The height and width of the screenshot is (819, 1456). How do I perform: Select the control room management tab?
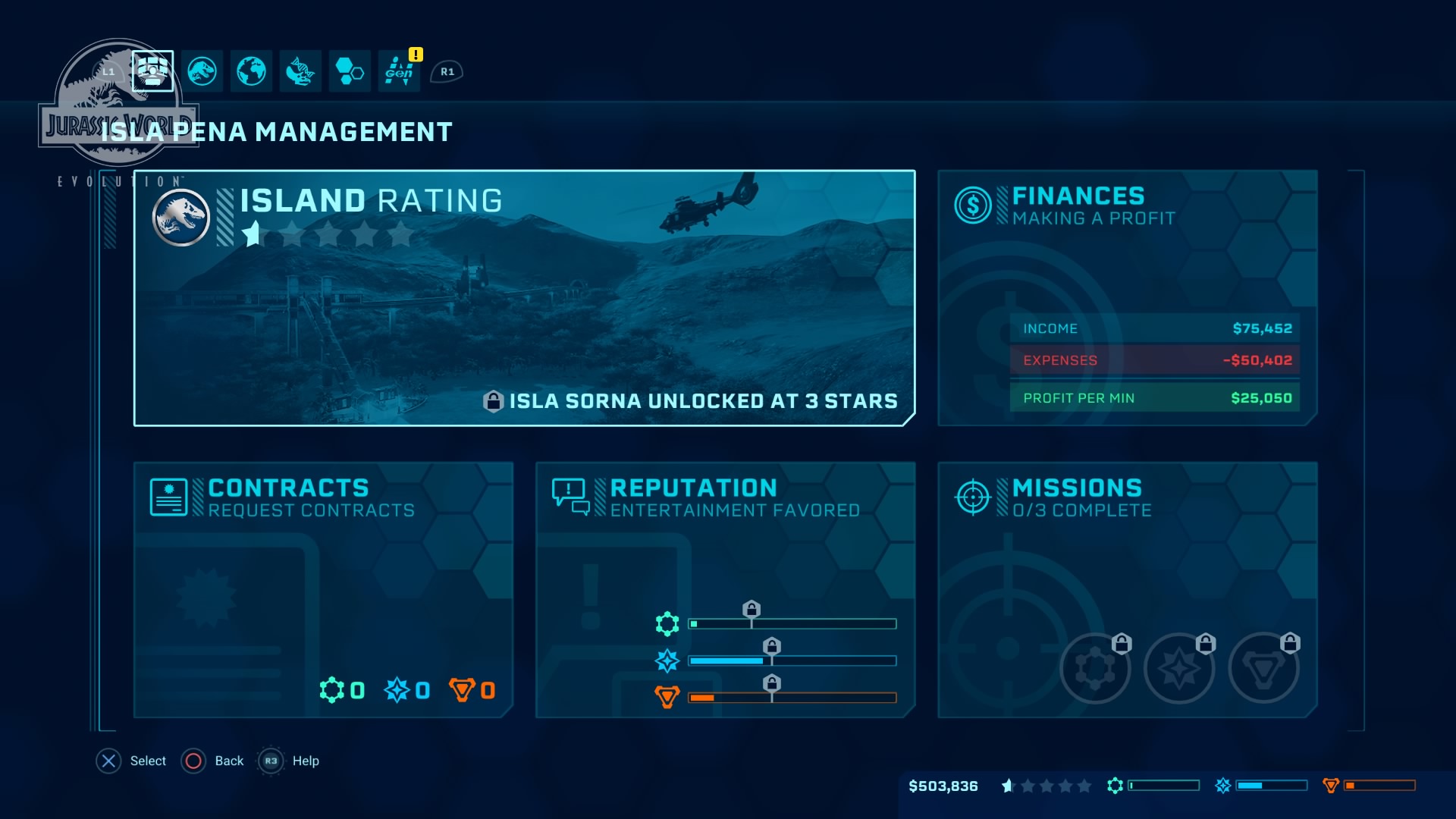152,71
